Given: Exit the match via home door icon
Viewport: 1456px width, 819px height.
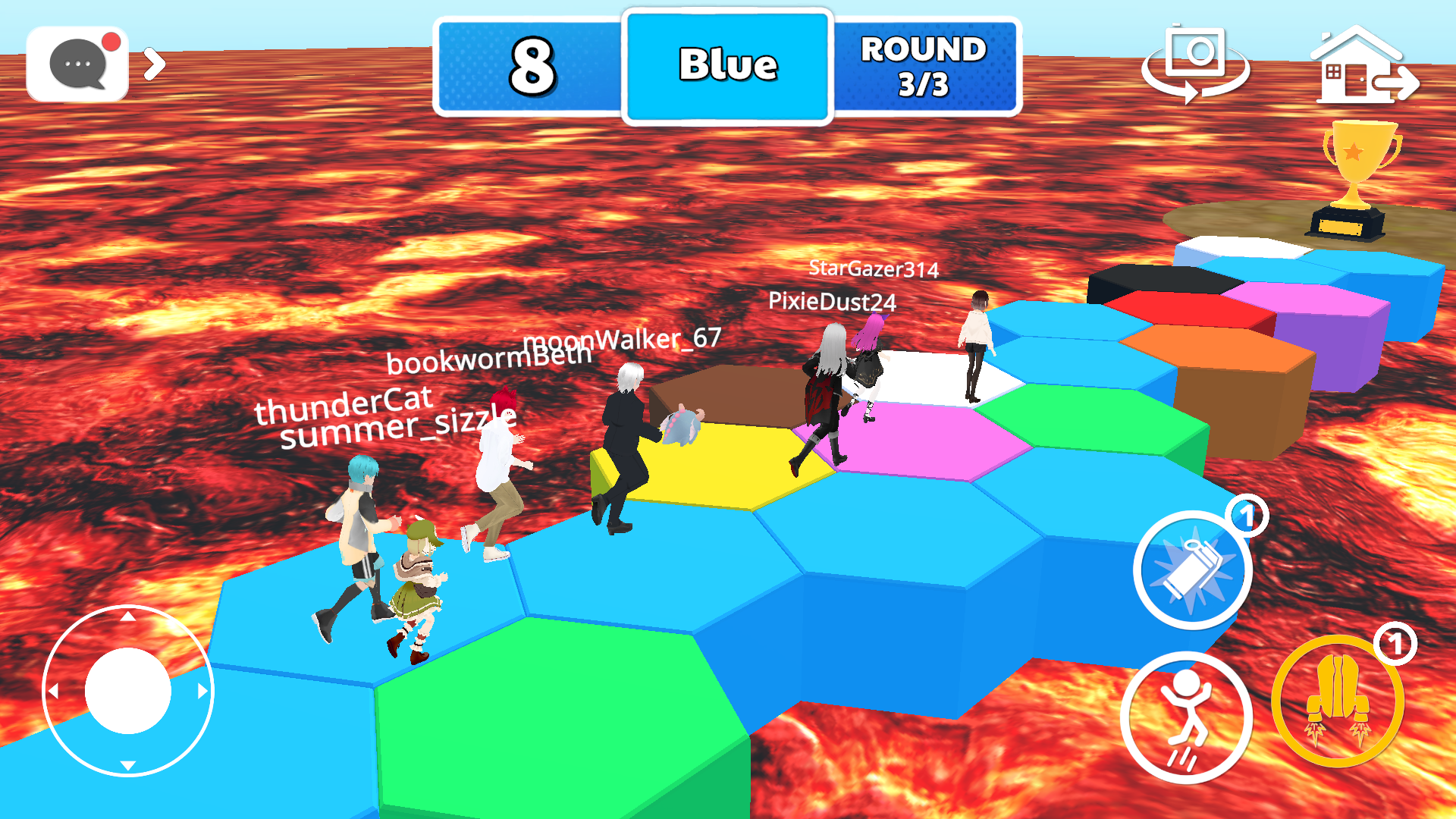Looking at the screenshot, I should coord(1360,64).
